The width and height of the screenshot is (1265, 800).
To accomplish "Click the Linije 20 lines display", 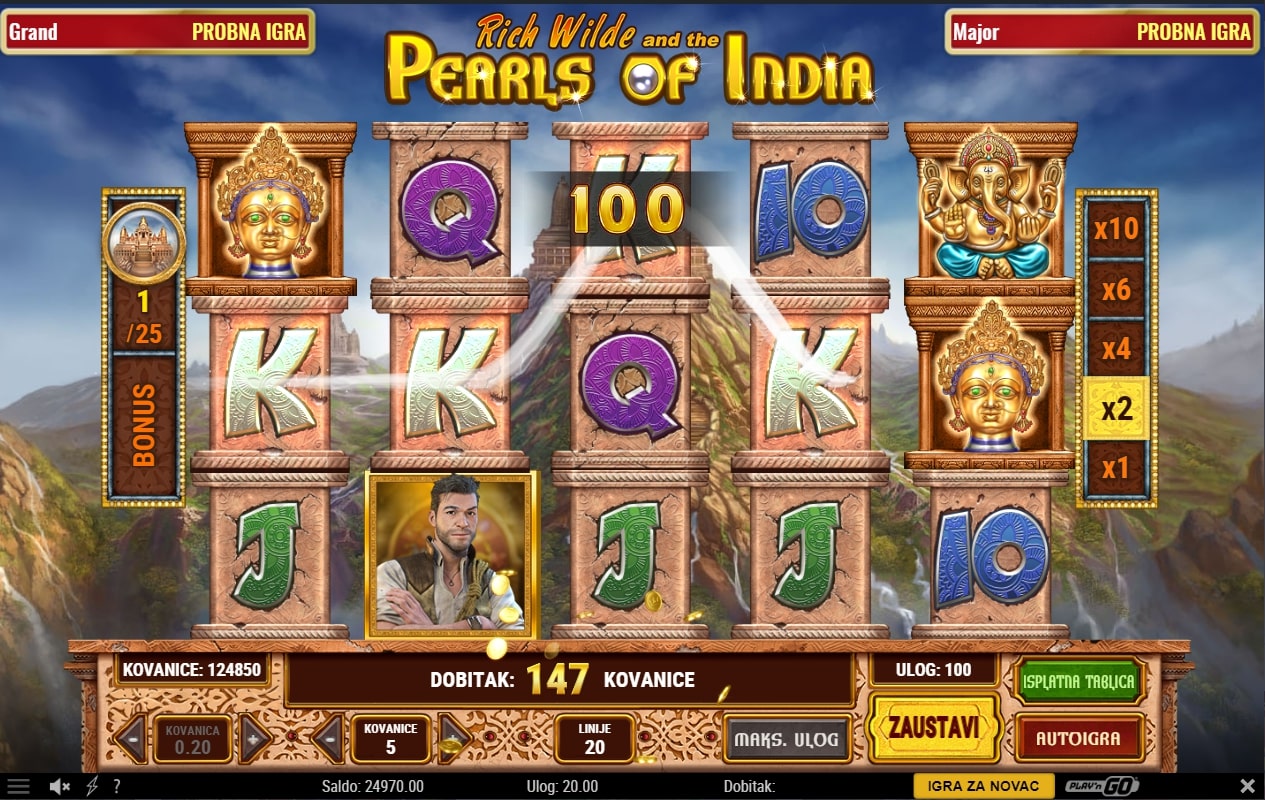I will (x=594, y=740).
